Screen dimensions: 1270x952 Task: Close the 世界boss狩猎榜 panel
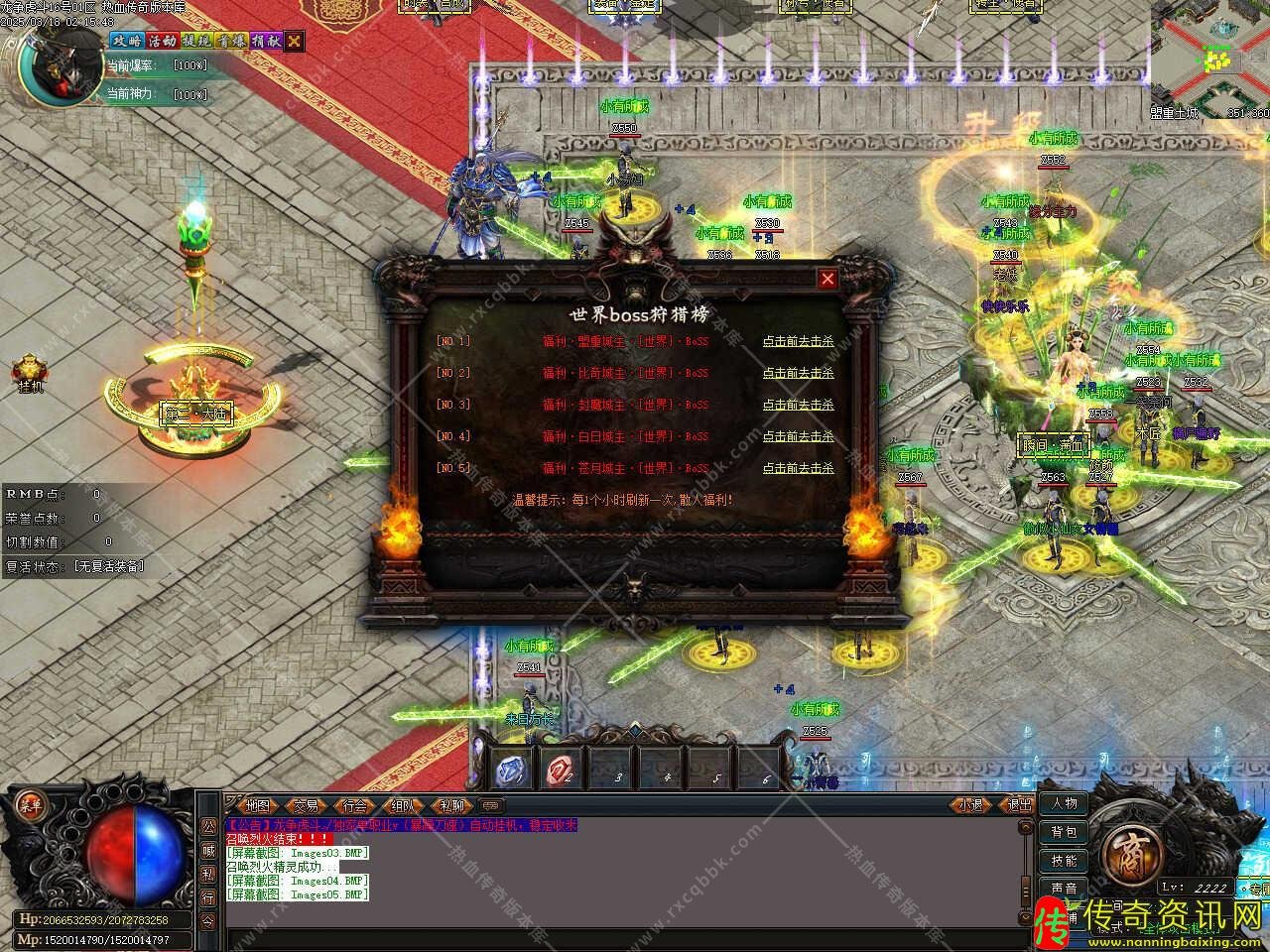(827, 279)
